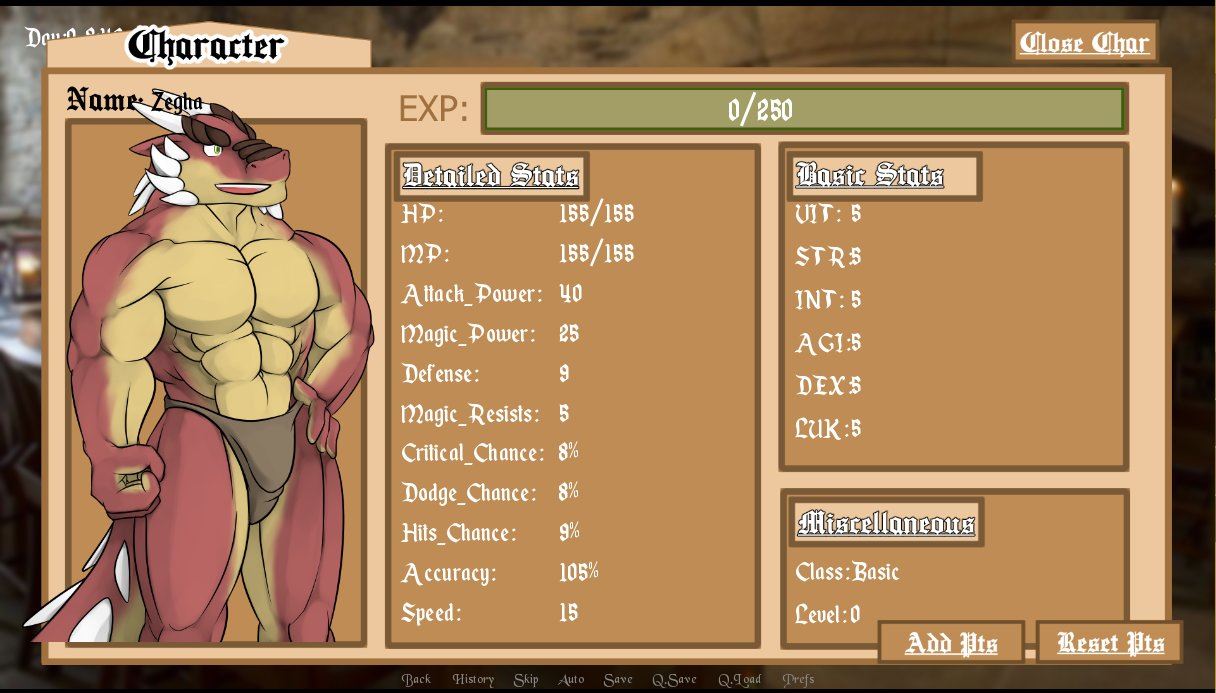
Task: Perform a quick save with Q.Save
Action: pos(674,679)
